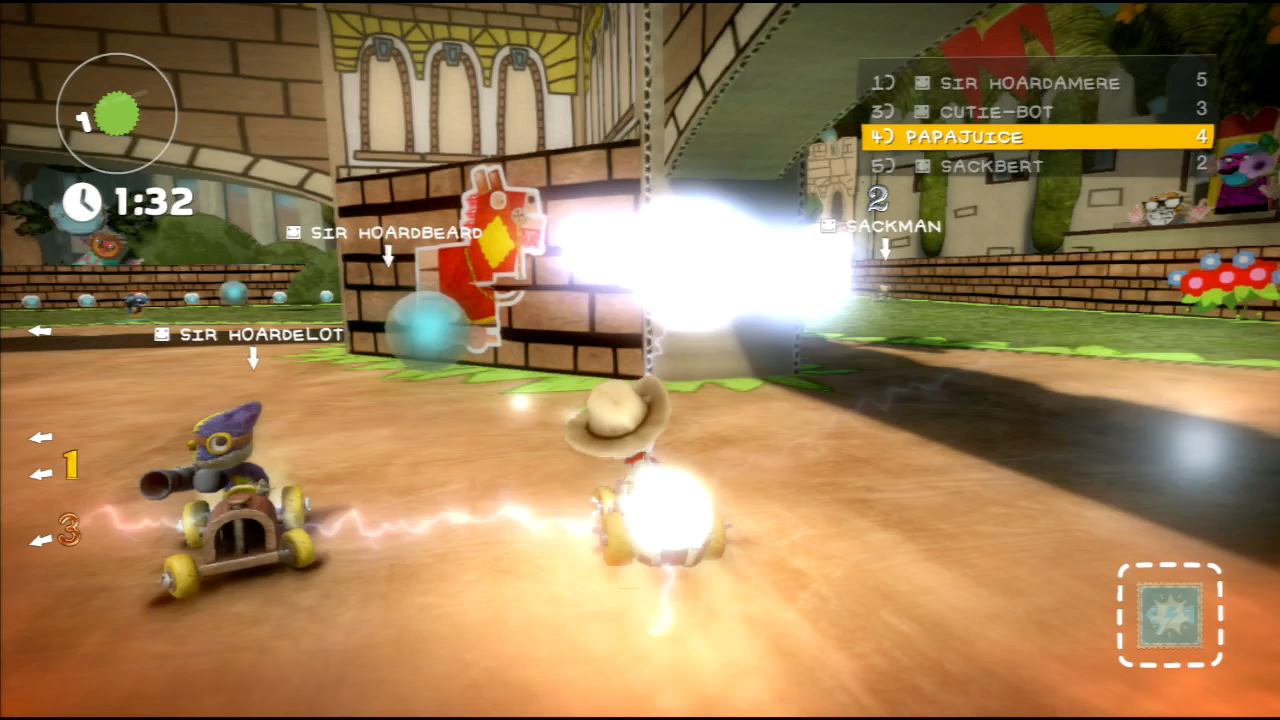
Task: Select the Sir Hoardamere leaderboard row
Action: pyautogui.click(x=1037, y=83)
